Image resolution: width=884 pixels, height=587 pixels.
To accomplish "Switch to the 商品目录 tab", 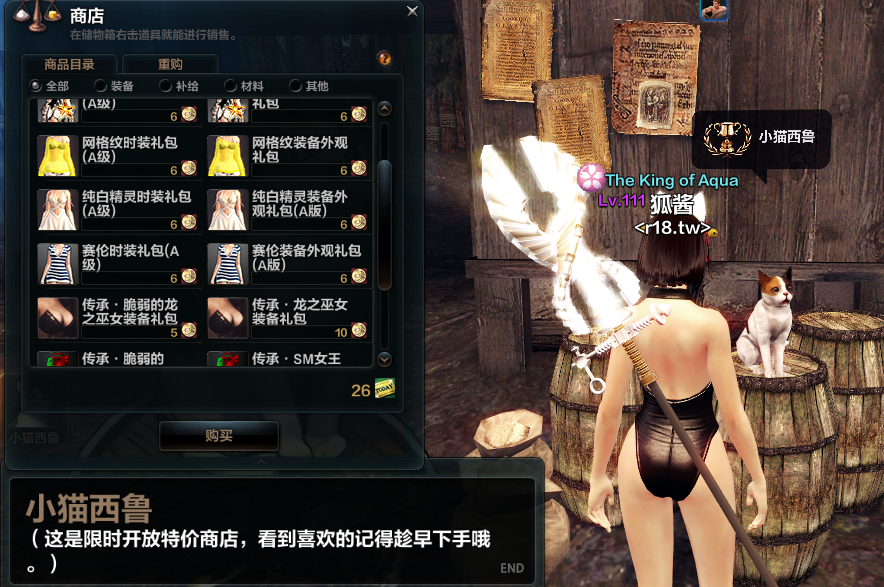I will pos(71,65).
